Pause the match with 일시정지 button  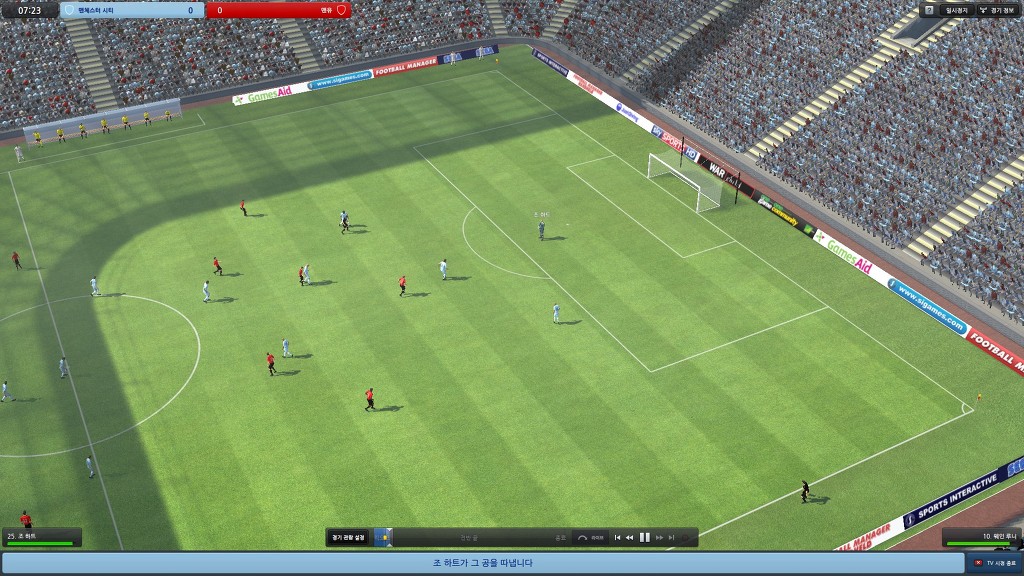click(x=956, y=10)
